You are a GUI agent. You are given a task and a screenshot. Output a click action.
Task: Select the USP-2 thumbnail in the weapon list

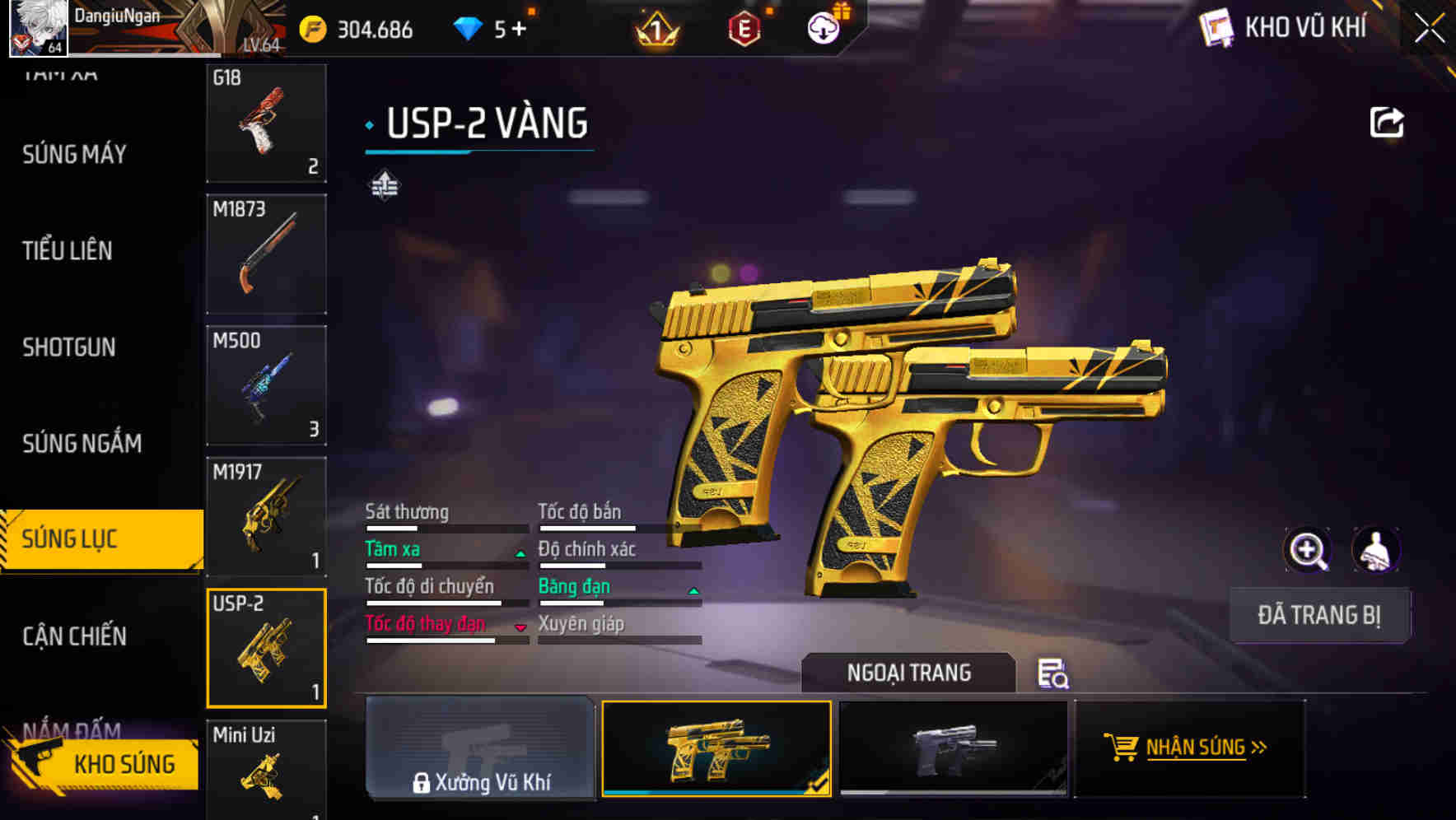[266, 647]
